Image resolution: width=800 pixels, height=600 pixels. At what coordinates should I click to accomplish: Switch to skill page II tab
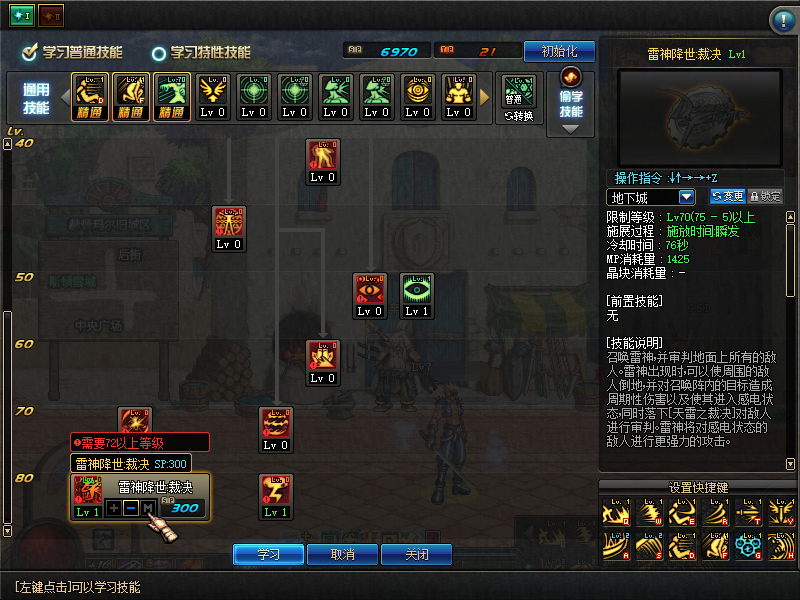50,17
